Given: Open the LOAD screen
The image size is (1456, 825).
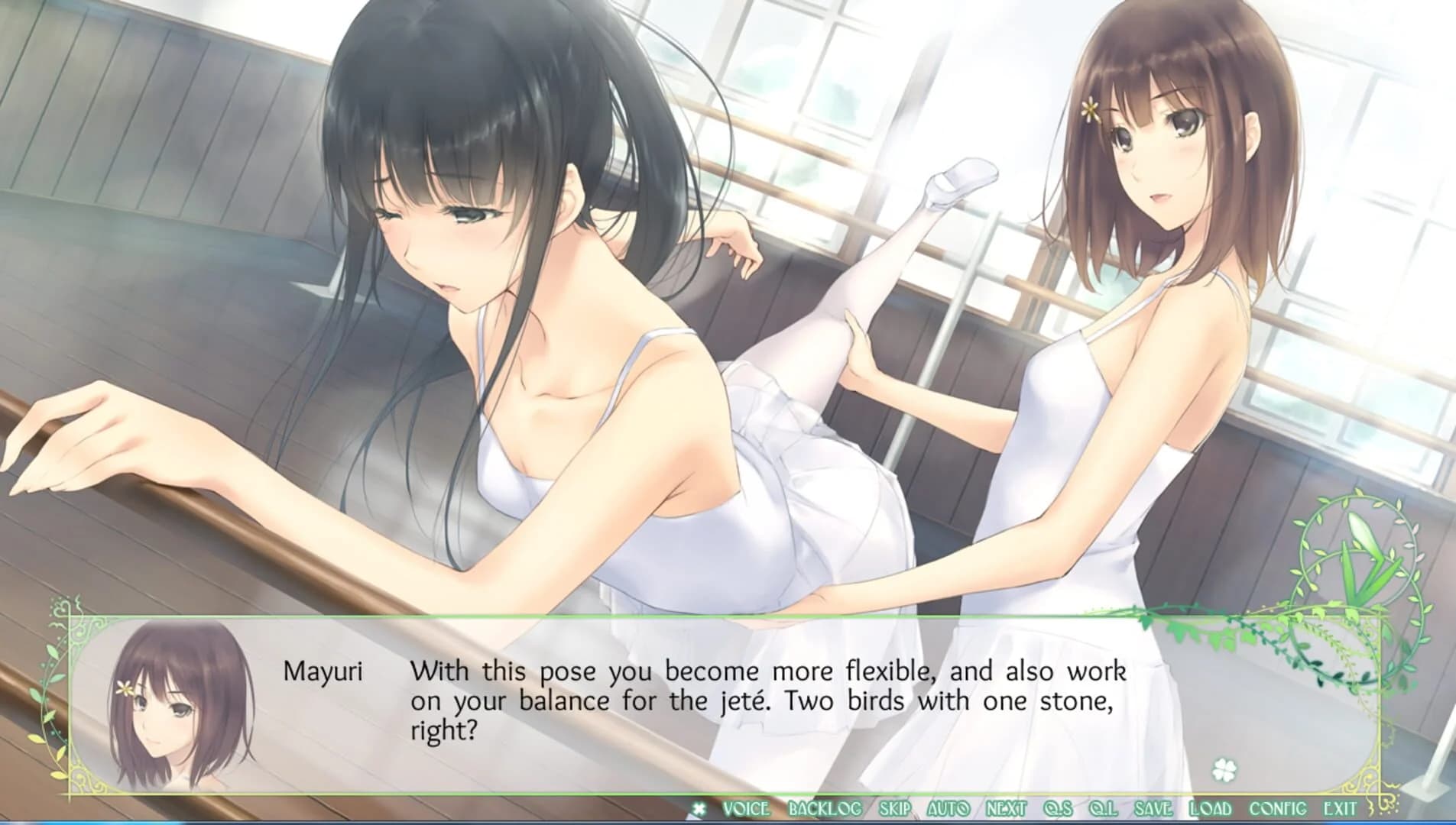Looking at the screenshot, I should pyautogui.click(x=1211, y=807).
